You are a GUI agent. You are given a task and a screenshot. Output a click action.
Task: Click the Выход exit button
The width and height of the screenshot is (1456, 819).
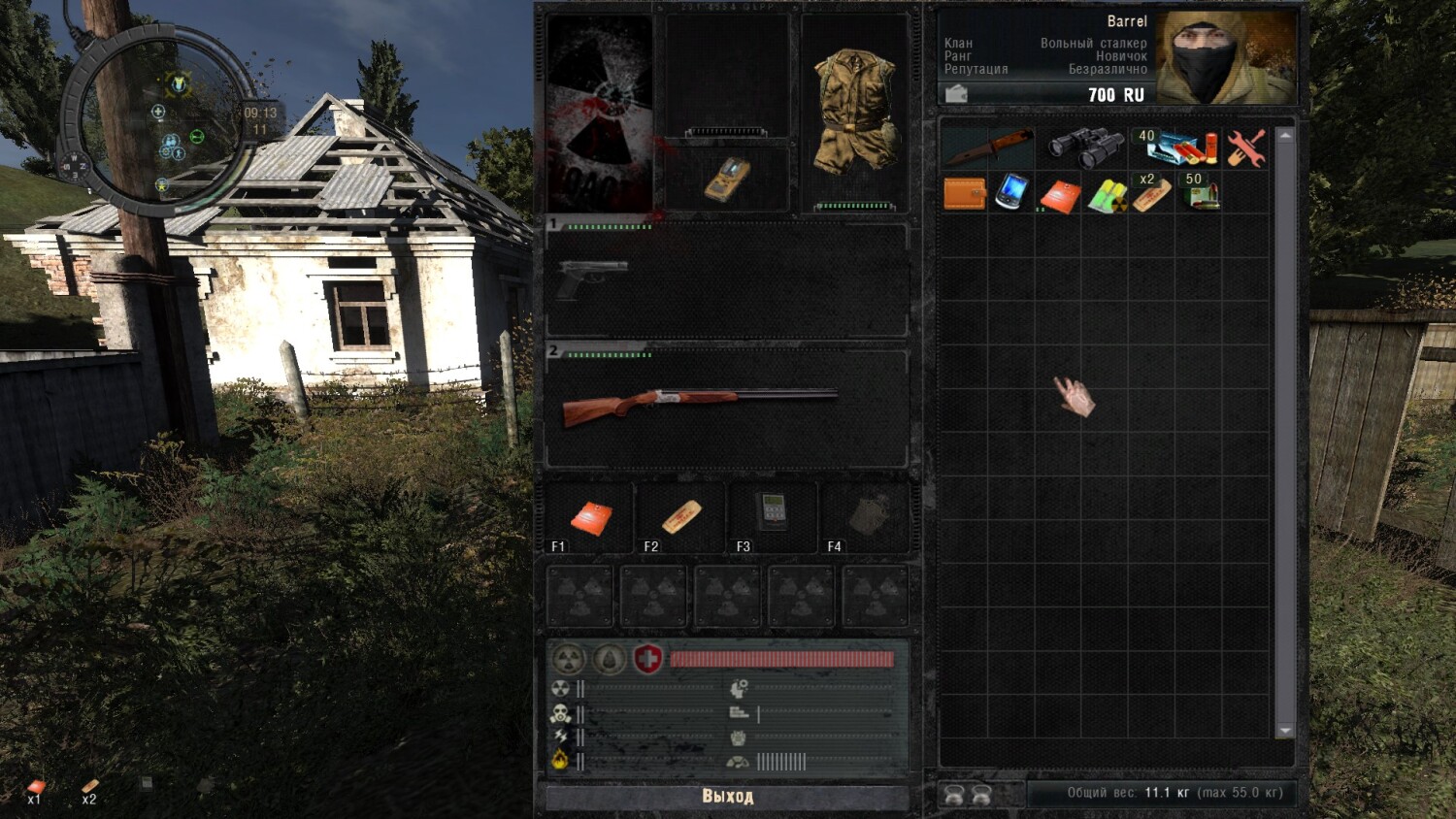tap(727, 797)
